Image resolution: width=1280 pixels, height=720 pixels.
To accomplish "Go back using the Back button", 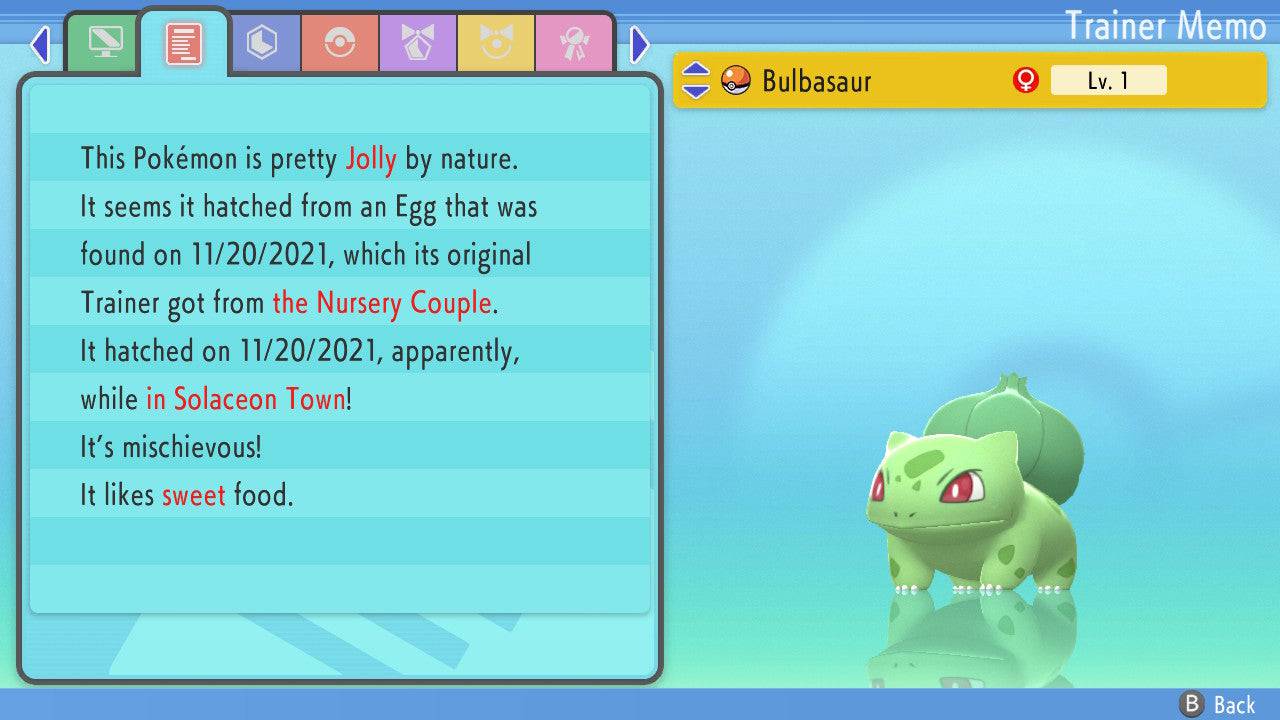I will 1218,705.
